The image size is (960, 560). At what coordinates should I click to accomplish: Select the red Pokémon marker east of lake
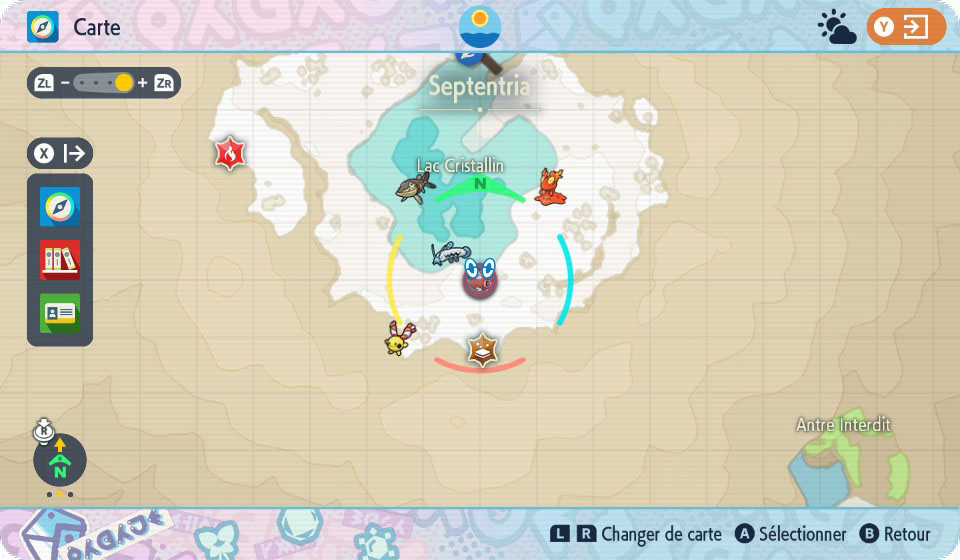[x=550, y=187]
